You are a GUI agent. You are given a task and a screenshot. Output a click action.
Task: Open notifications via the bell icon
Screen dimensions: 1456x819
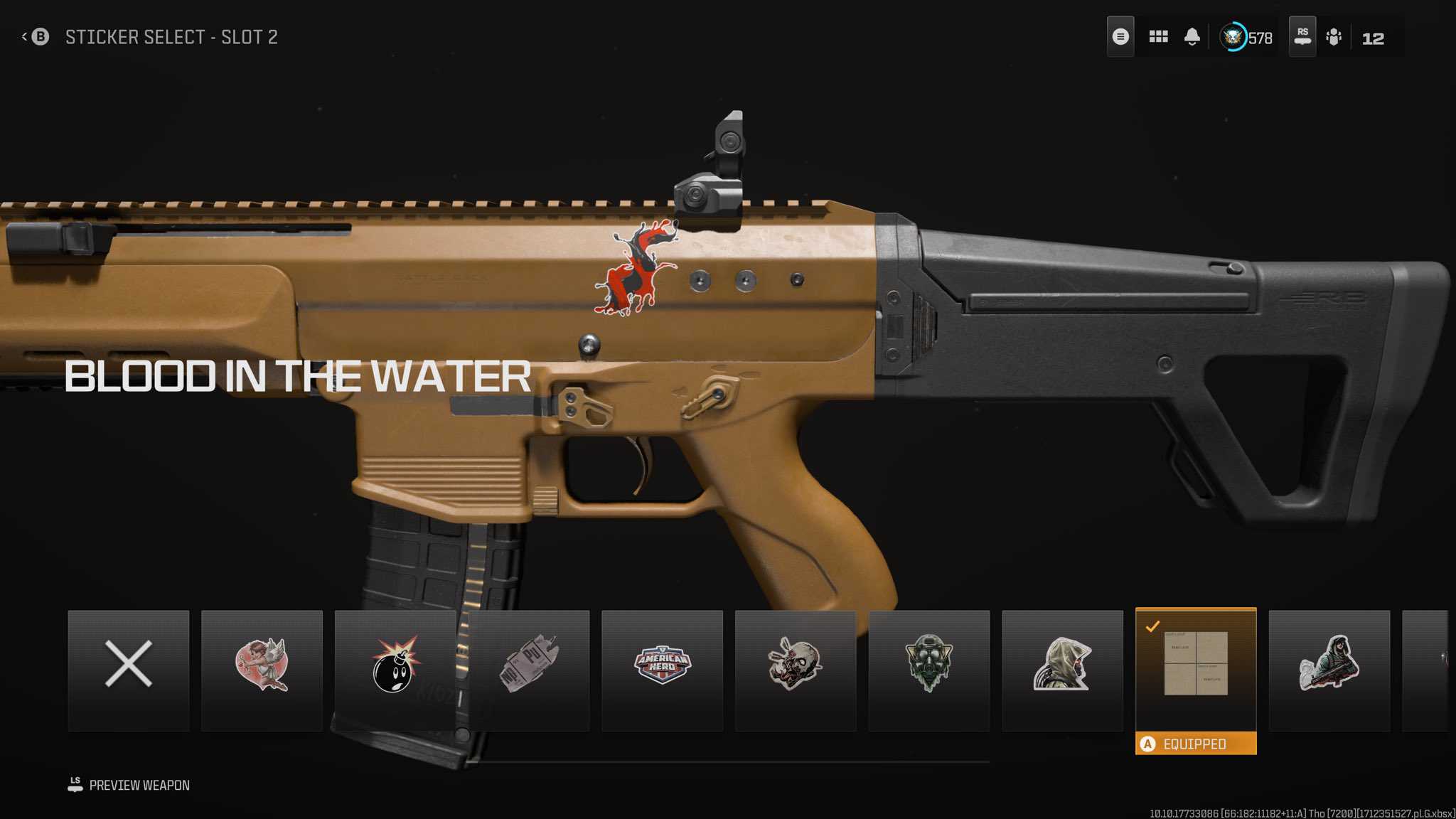point(1192,37)
